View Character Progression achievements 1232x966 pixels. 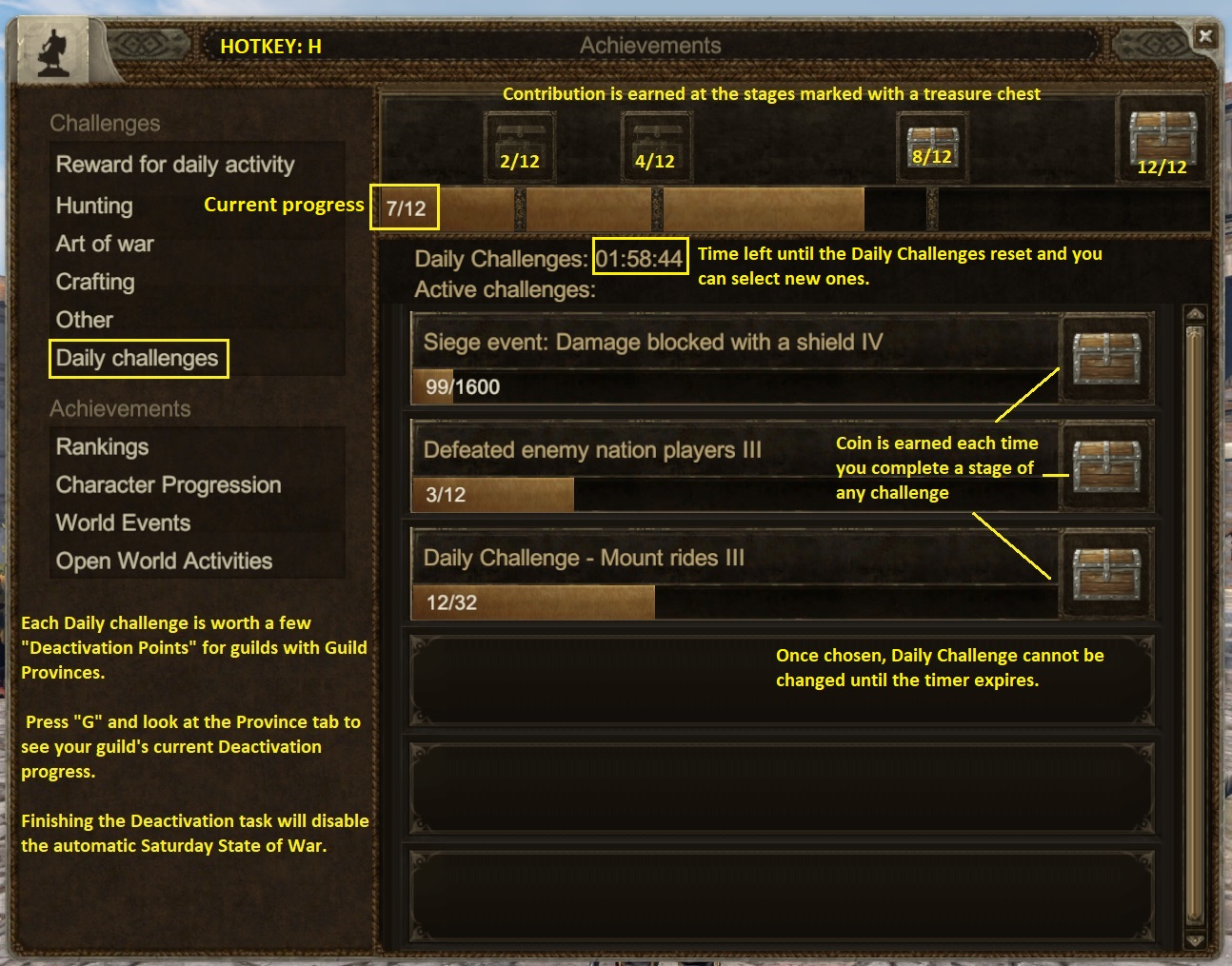point(169,485)
